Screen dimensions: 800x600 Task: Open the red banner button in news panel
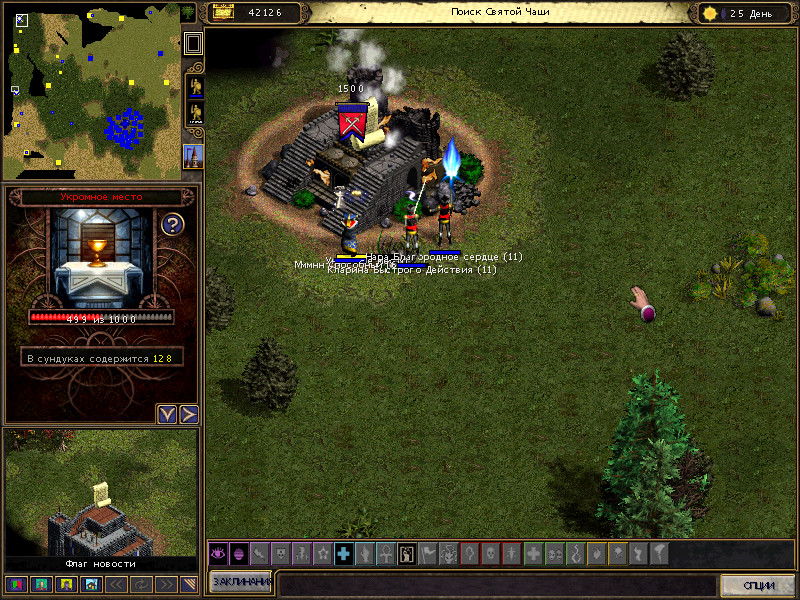(16, 584)
